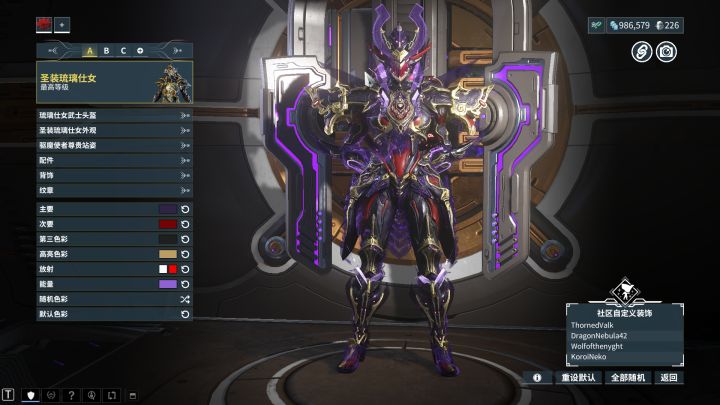The width and height of the screenshot is (720, 405).
Task: Go back with the 返回 button
Action: (x=668, y=378)
